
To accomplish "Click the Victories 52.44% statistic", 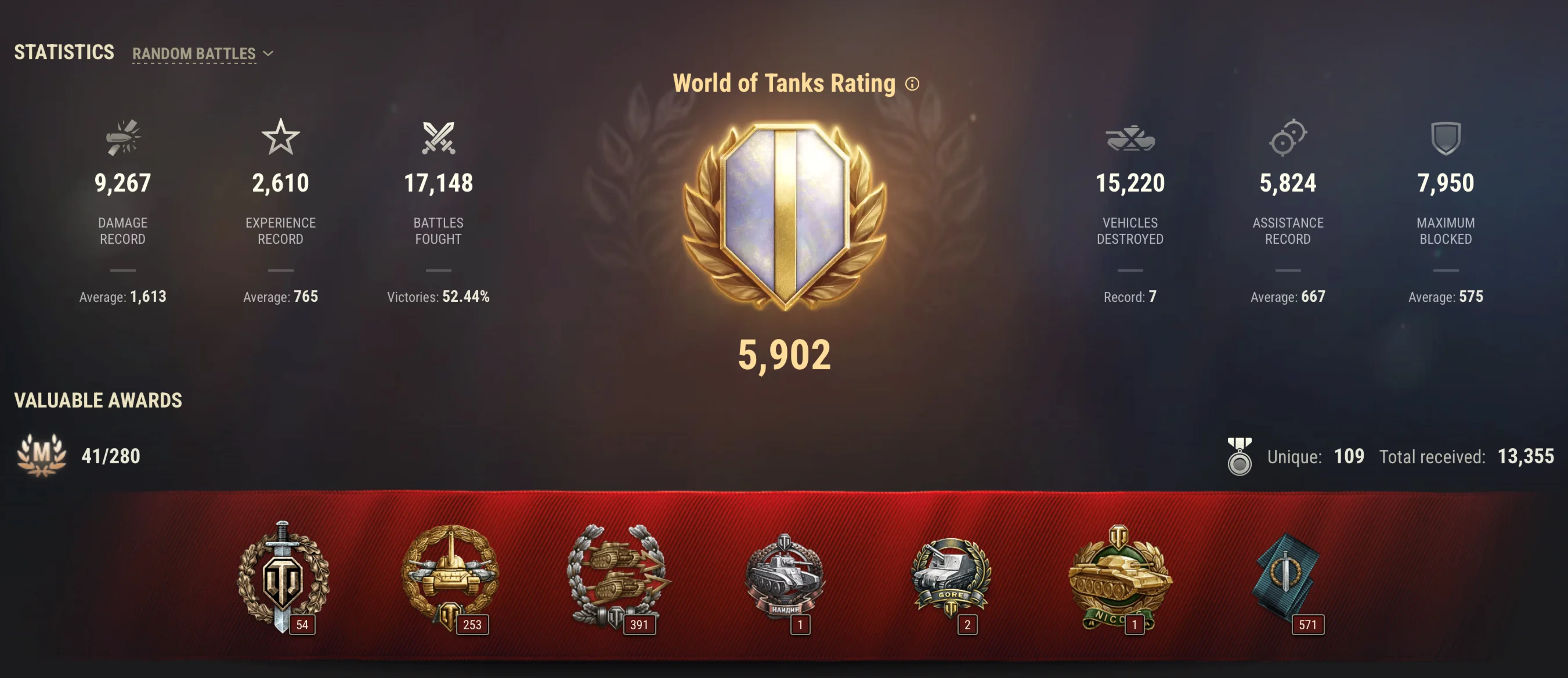I will click(x=439, y=297).
